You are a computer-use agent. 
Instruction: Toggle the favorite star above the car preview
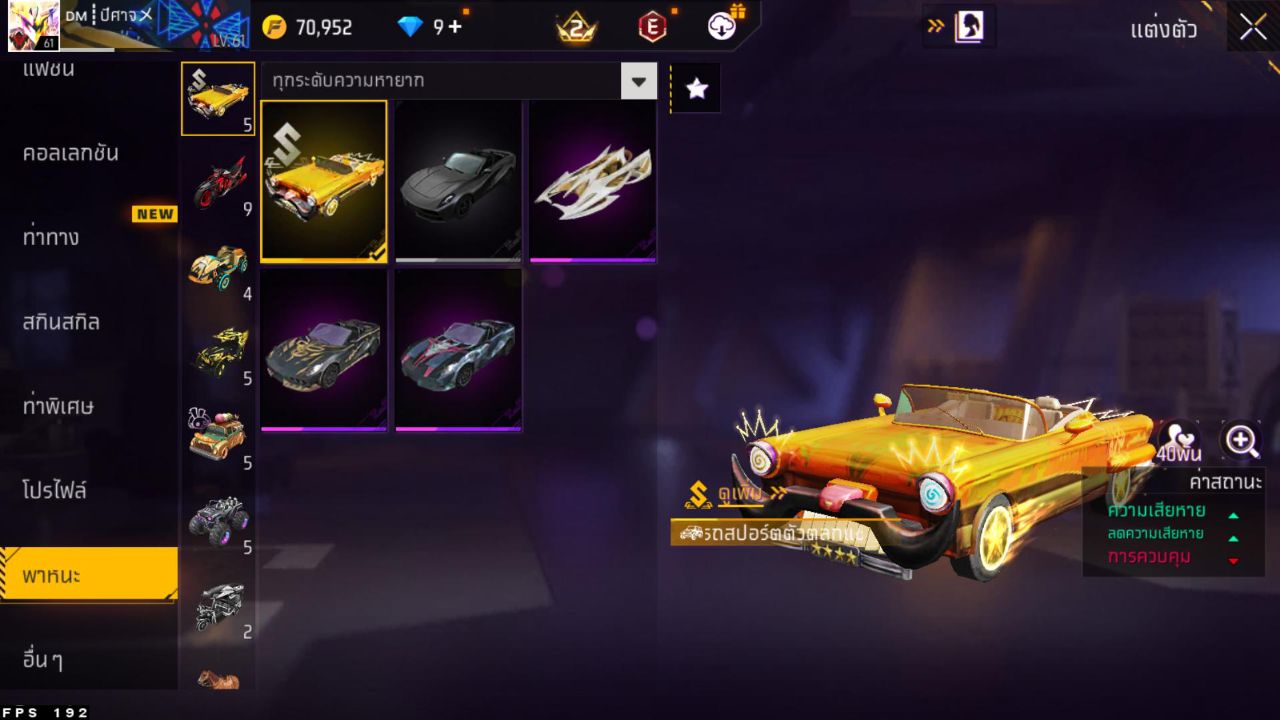tap(695, 87)
